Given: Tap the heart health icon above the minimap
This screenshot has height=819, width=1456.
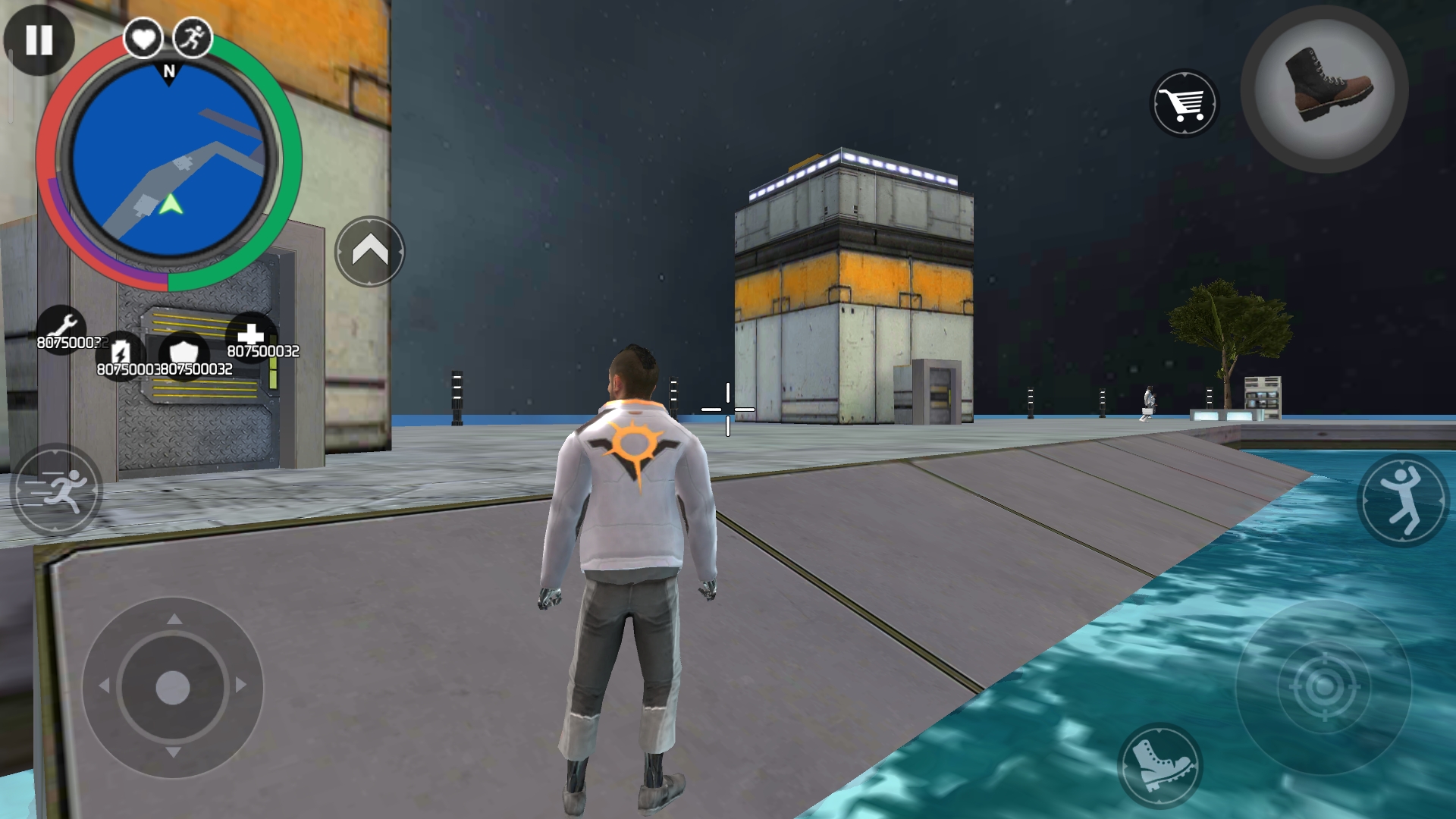Looking at the screenshot, I should pos(143,39).
